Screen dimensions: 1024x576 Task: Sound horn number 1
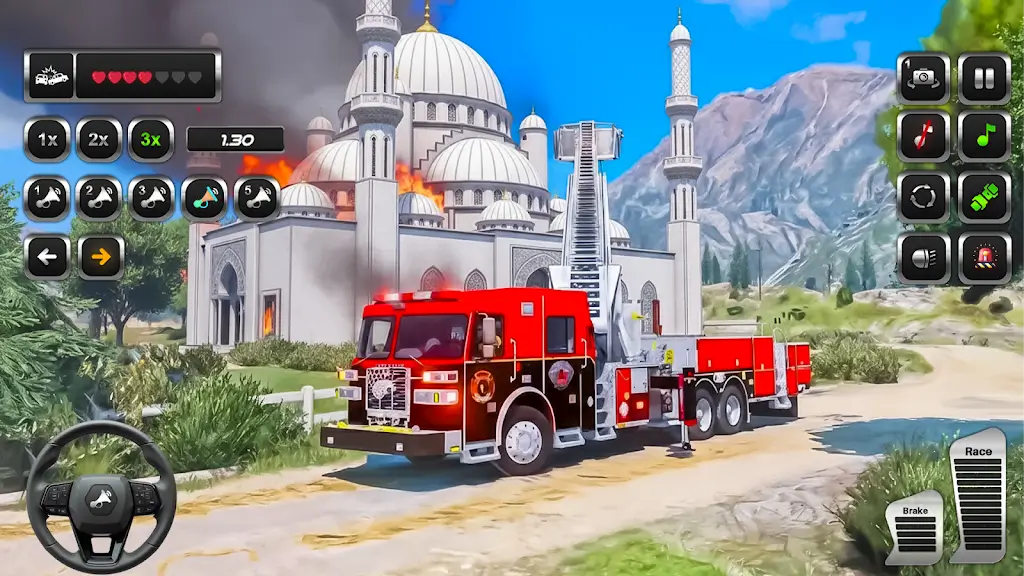(47, 198)
